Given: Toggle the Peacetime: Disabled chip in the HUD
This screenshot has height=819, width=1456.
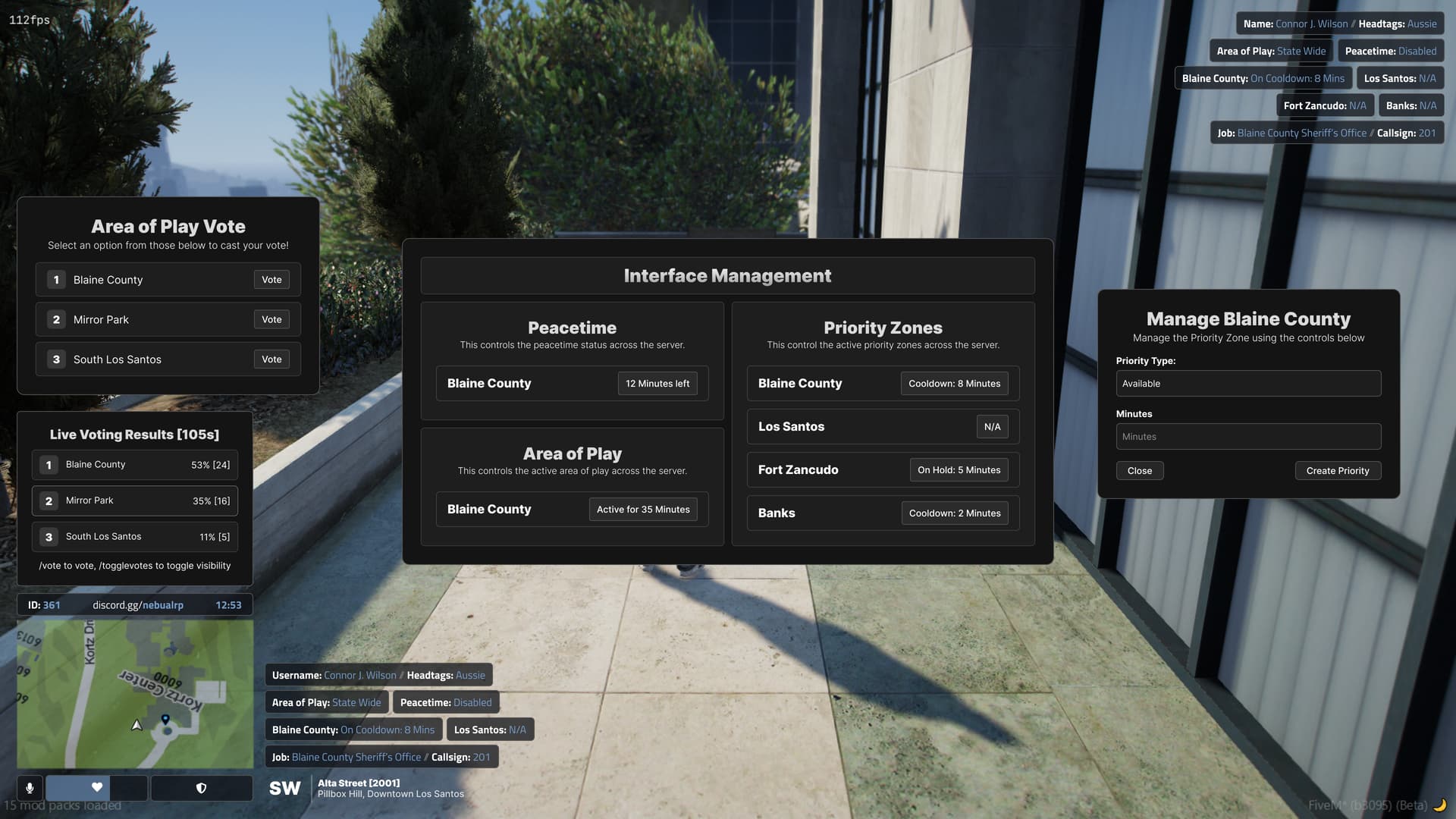Looking at the screenshot, I should coord(446,702).
